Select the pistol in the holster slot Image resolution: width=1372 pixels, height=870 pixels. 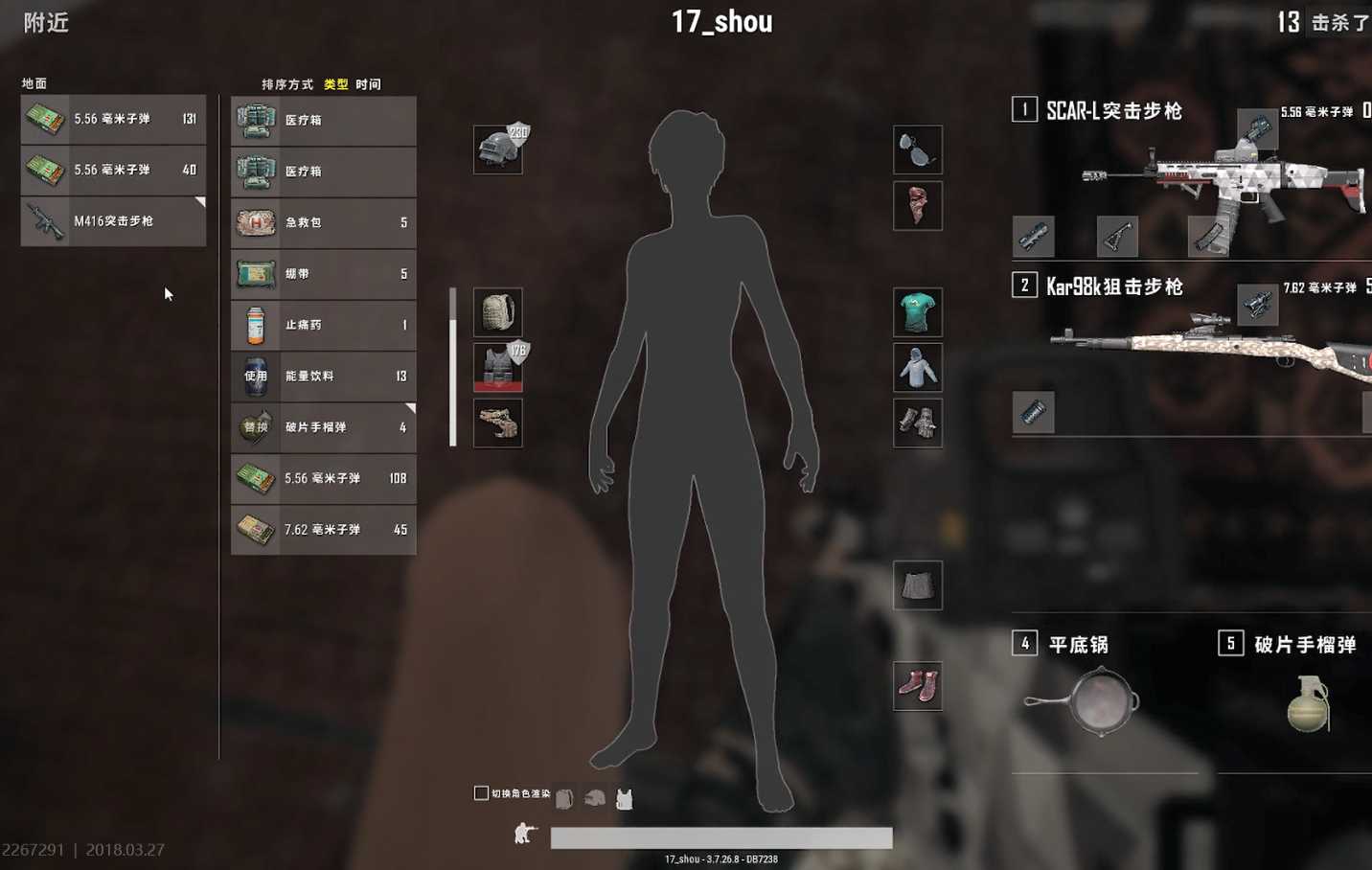tap(496, 423)
